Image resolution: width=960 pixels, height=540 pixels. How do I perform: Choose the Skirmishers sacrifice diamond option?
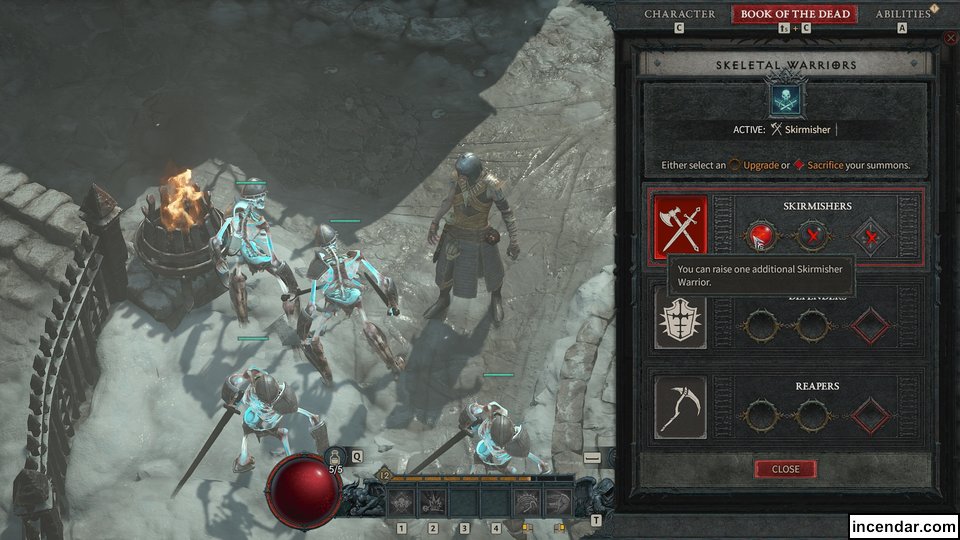coord(873,237)
